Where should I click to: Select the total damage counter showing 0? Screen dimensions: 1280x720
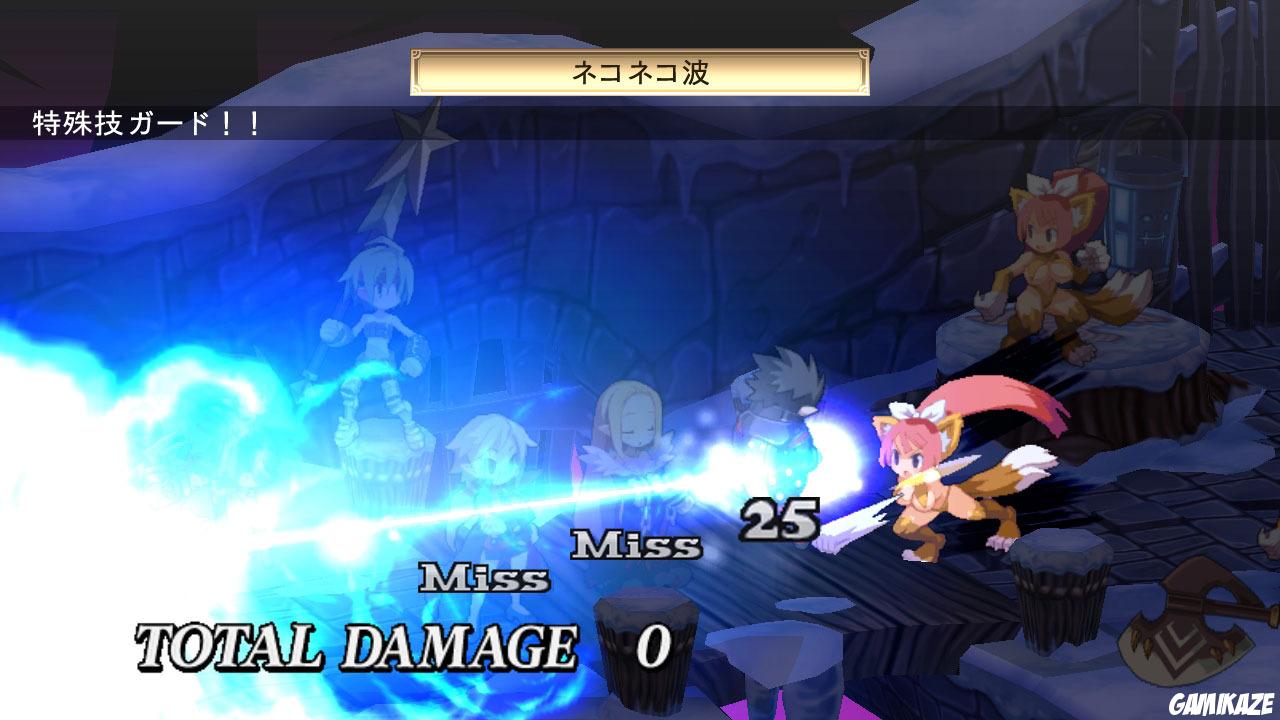point(651,648)
